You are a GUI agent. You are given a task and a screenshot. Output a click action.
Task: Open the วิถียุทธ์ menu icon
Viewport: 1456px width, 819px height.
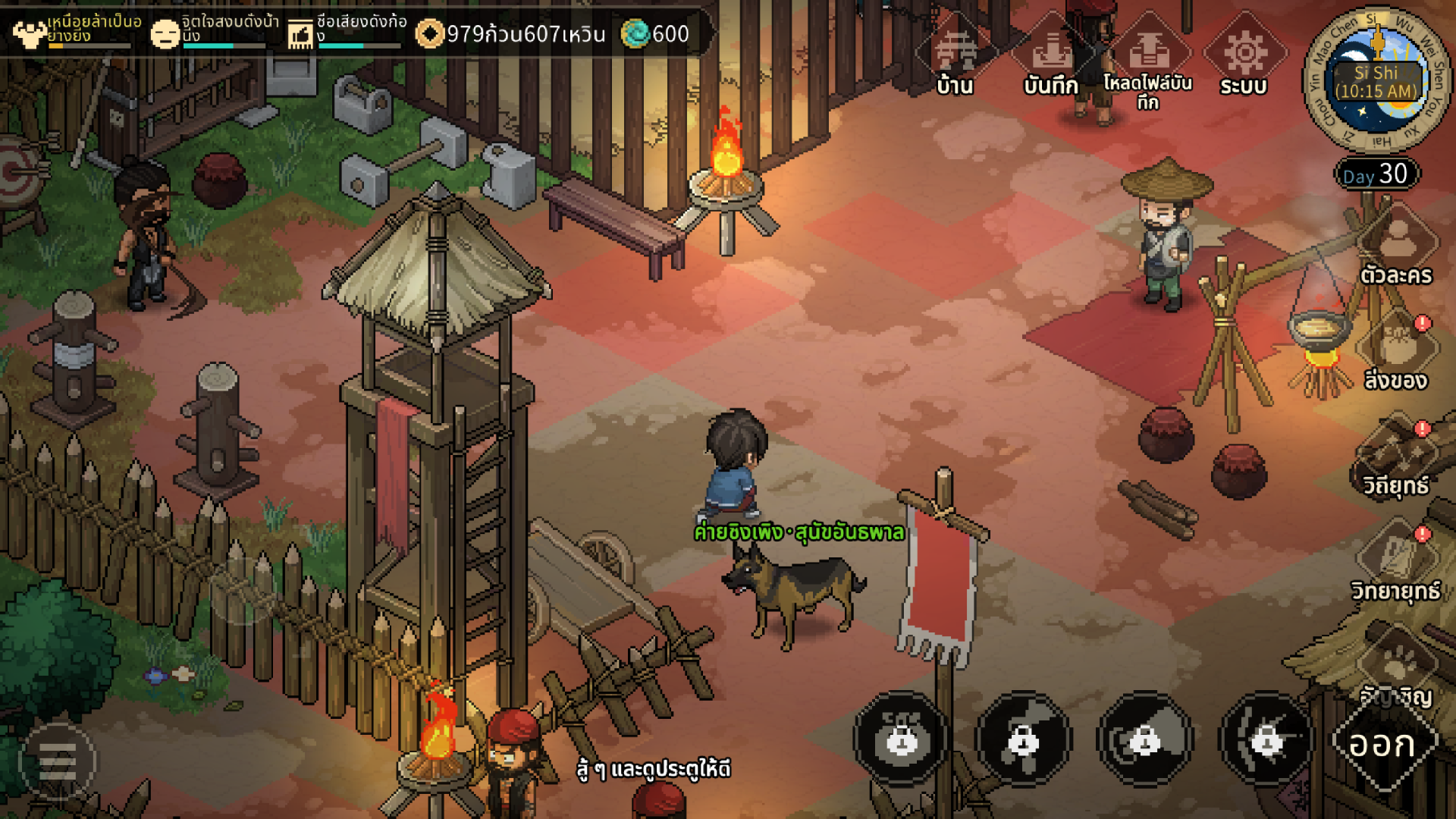[1396, 455]
